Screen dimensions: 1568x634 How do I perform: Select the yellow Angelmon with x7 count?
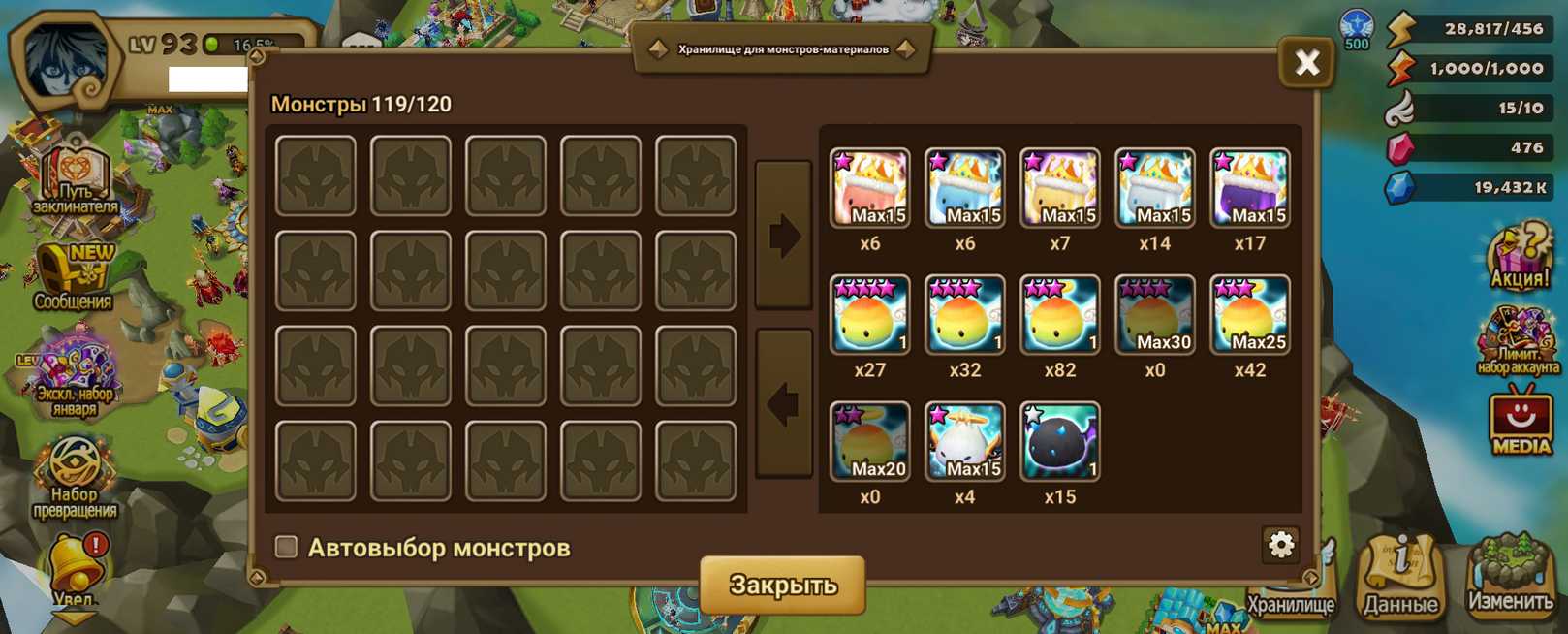[x=1059, y=188]
